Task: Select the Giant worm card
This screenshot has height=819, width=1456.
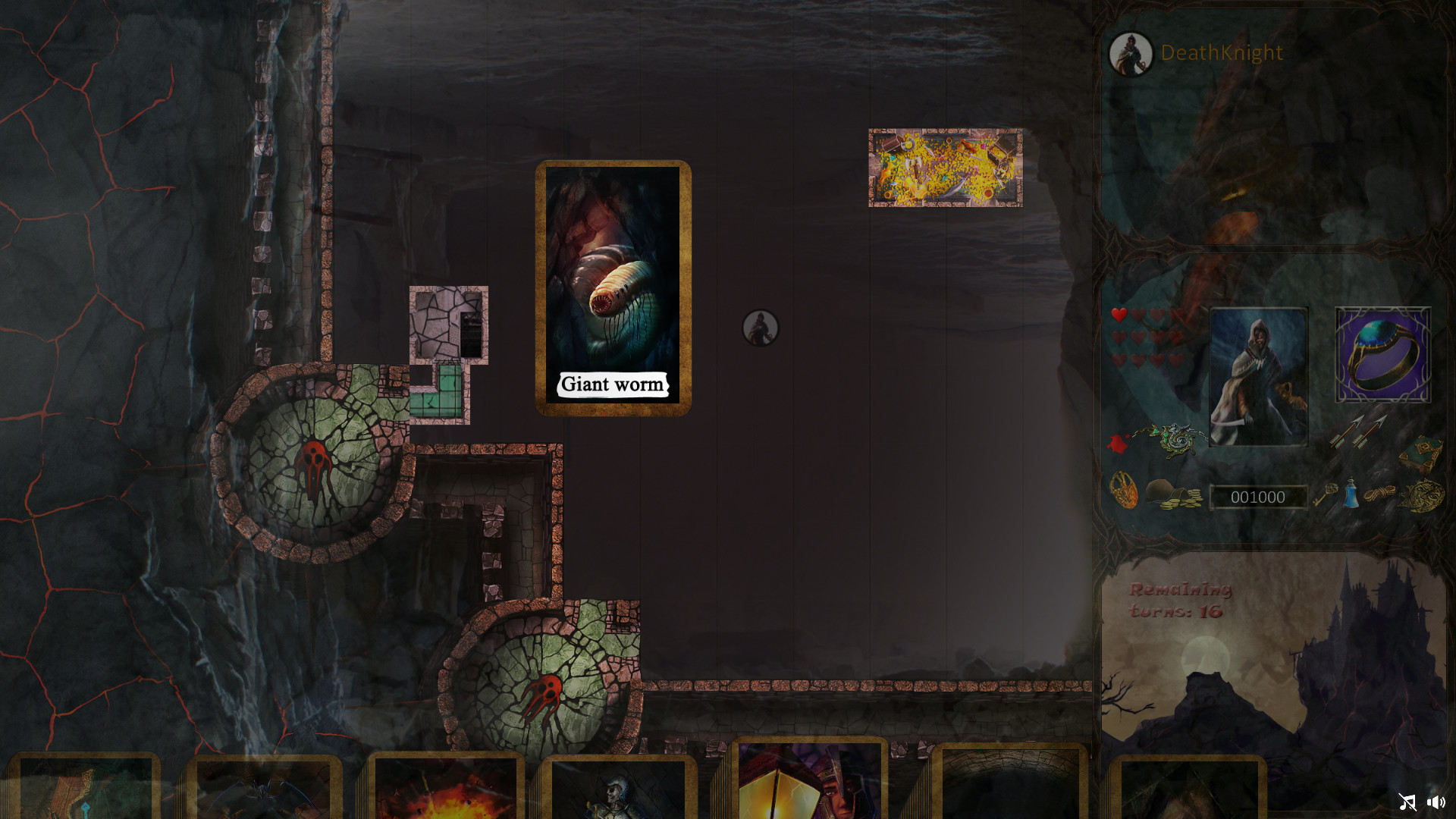Action: pyautogui.click(x=613, y=287)
